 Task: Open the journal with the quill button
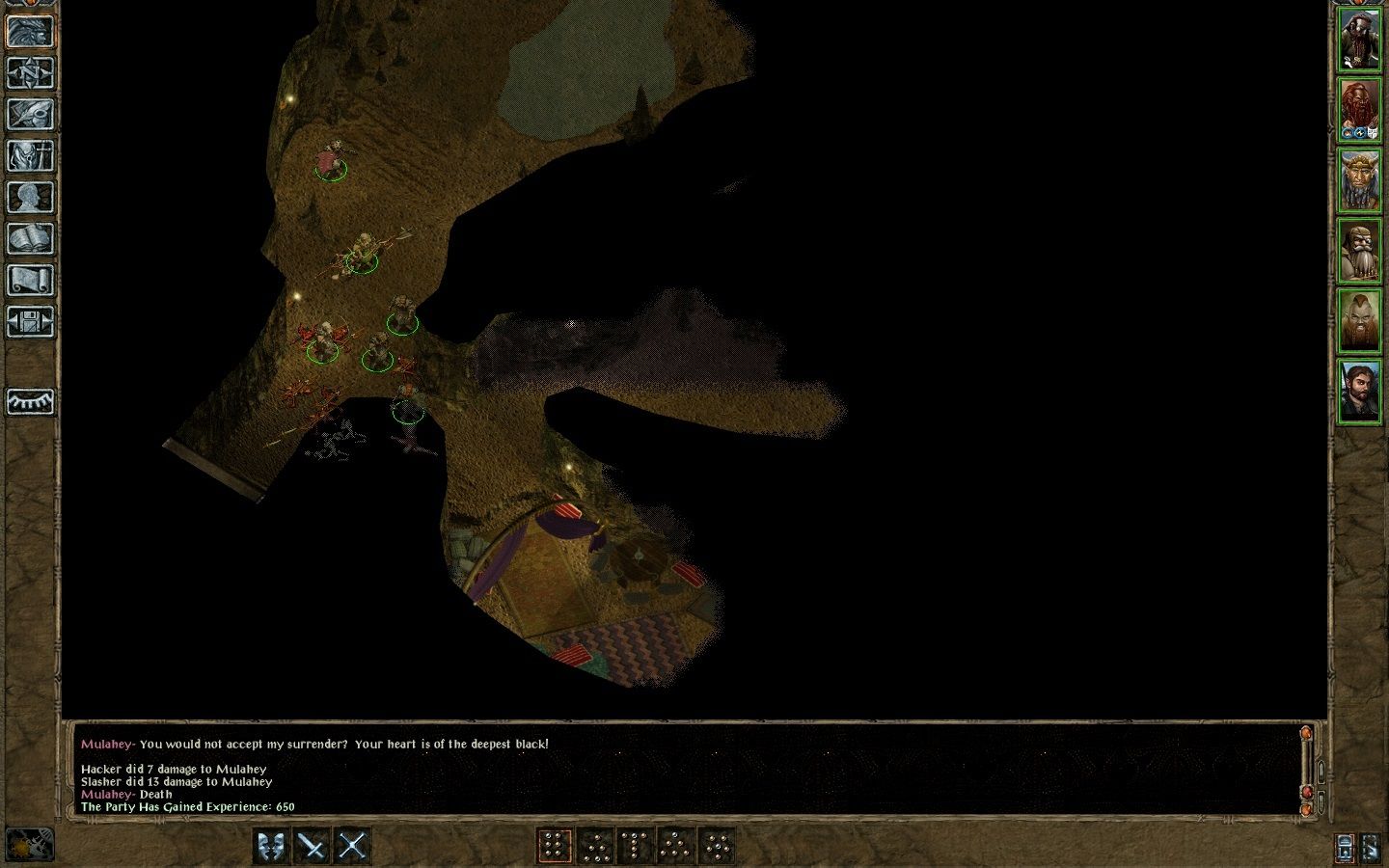pyautogui.click(x=30, y=114)
